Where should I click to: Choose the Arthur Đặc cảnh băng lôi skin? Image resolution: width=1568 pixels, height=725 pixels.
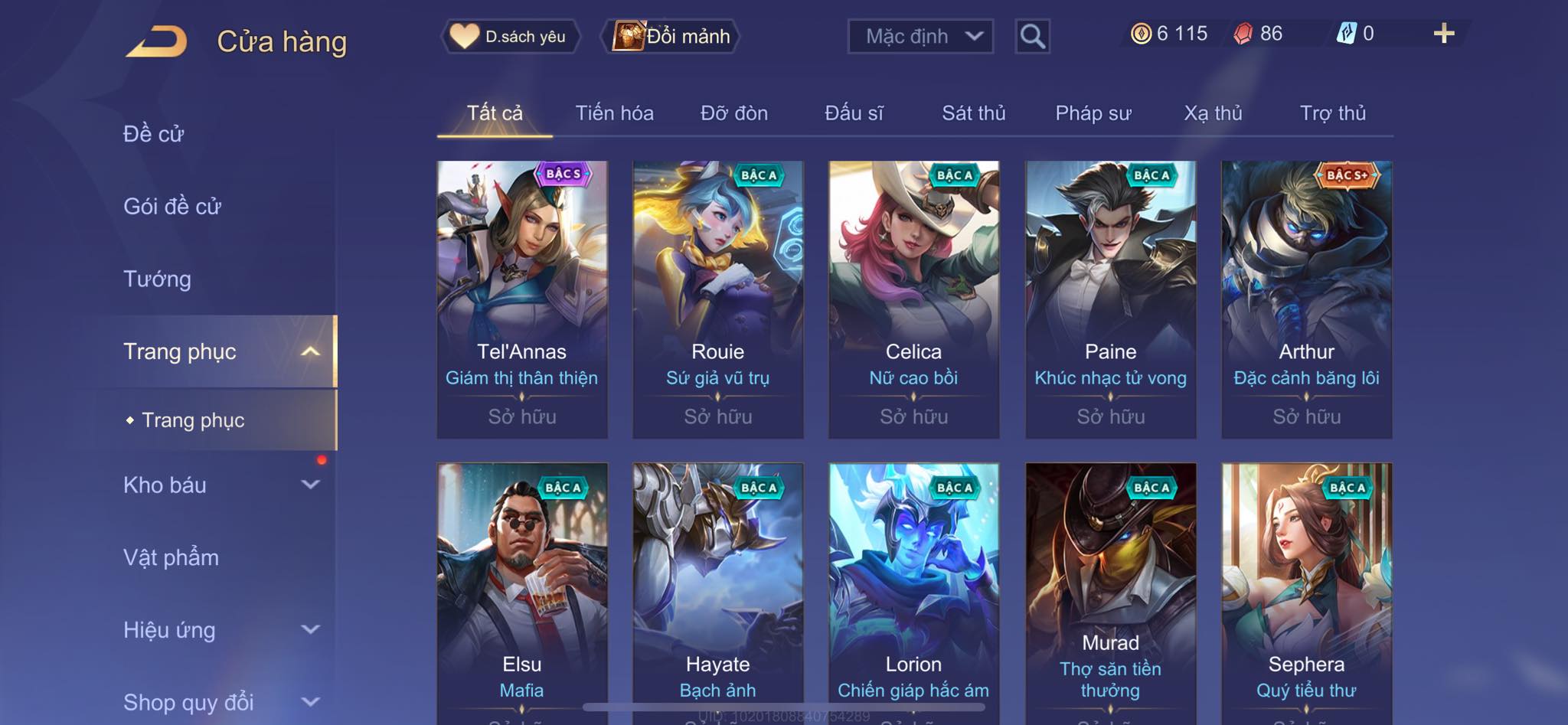[1306, 299]
